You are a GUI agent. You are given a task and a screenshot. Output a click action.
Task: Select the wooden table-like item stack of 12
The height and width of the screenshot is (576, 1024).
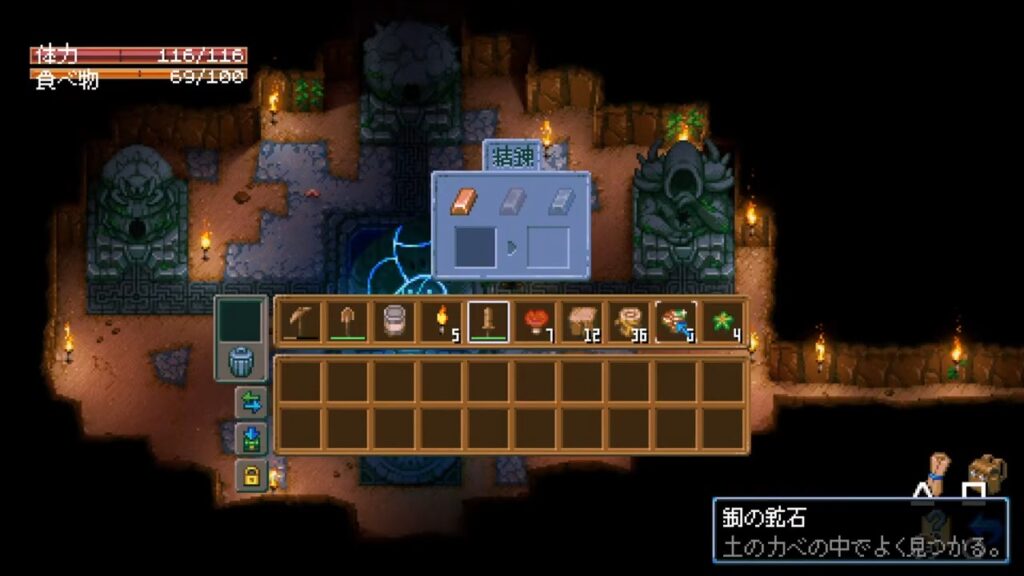pos(582,321)
